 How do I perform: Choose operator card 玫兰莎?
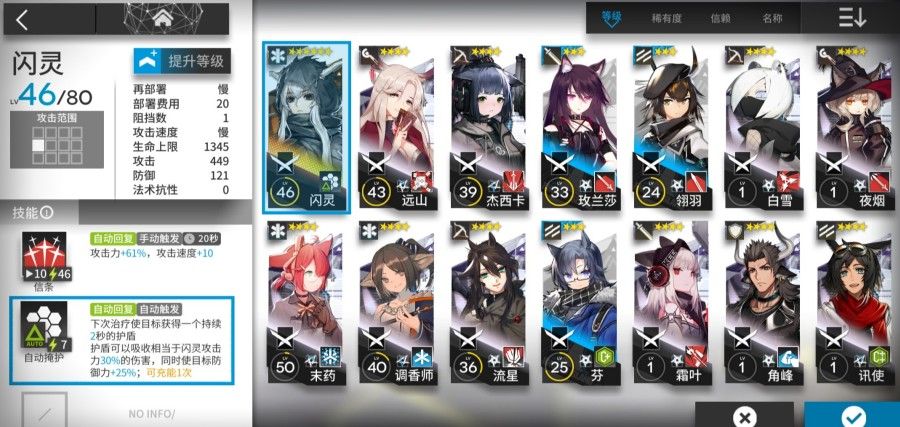click(580, 127)
